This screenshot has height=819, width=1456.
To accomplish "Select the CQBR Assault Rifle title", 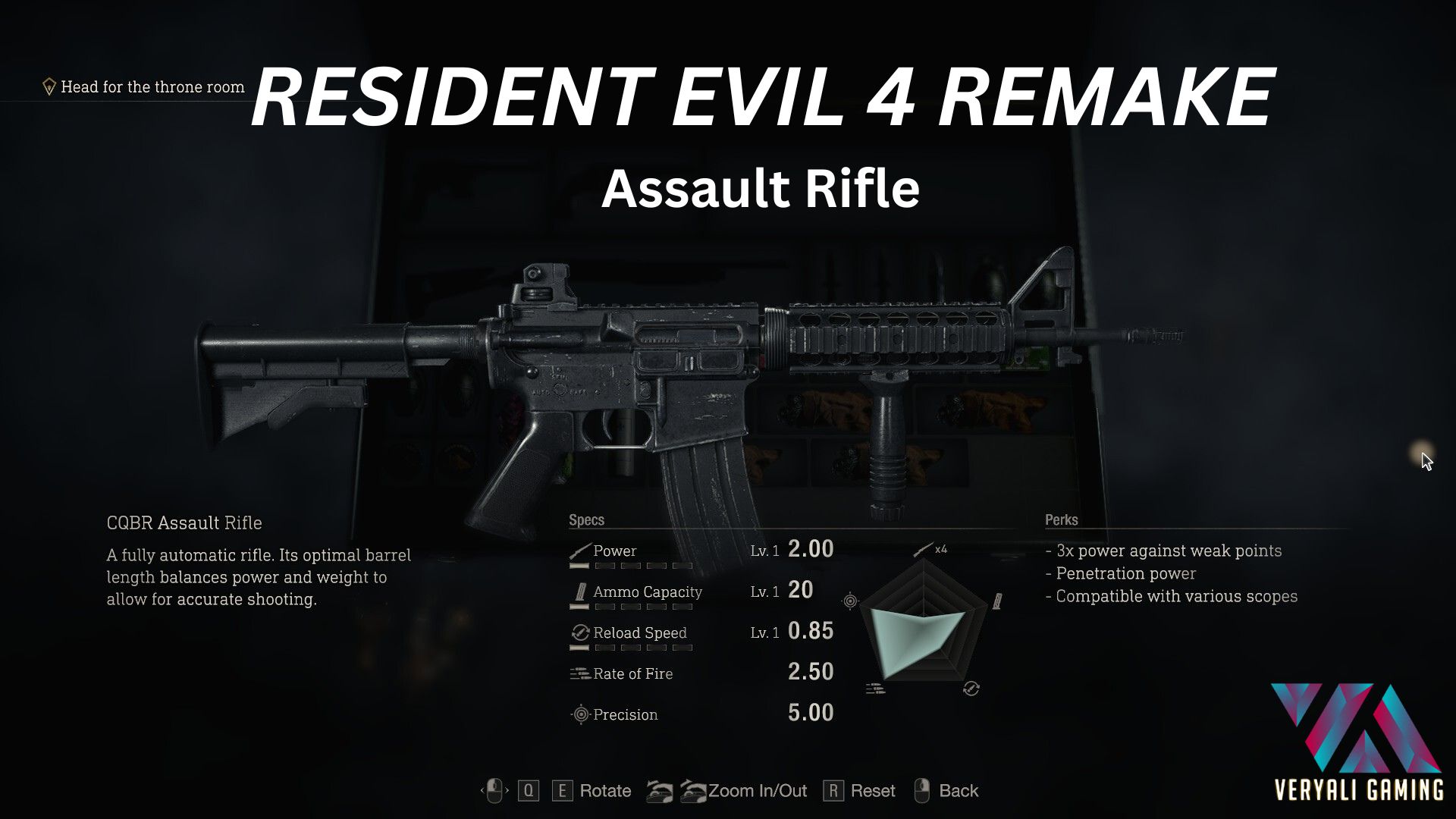I will (x=184, y=523).
